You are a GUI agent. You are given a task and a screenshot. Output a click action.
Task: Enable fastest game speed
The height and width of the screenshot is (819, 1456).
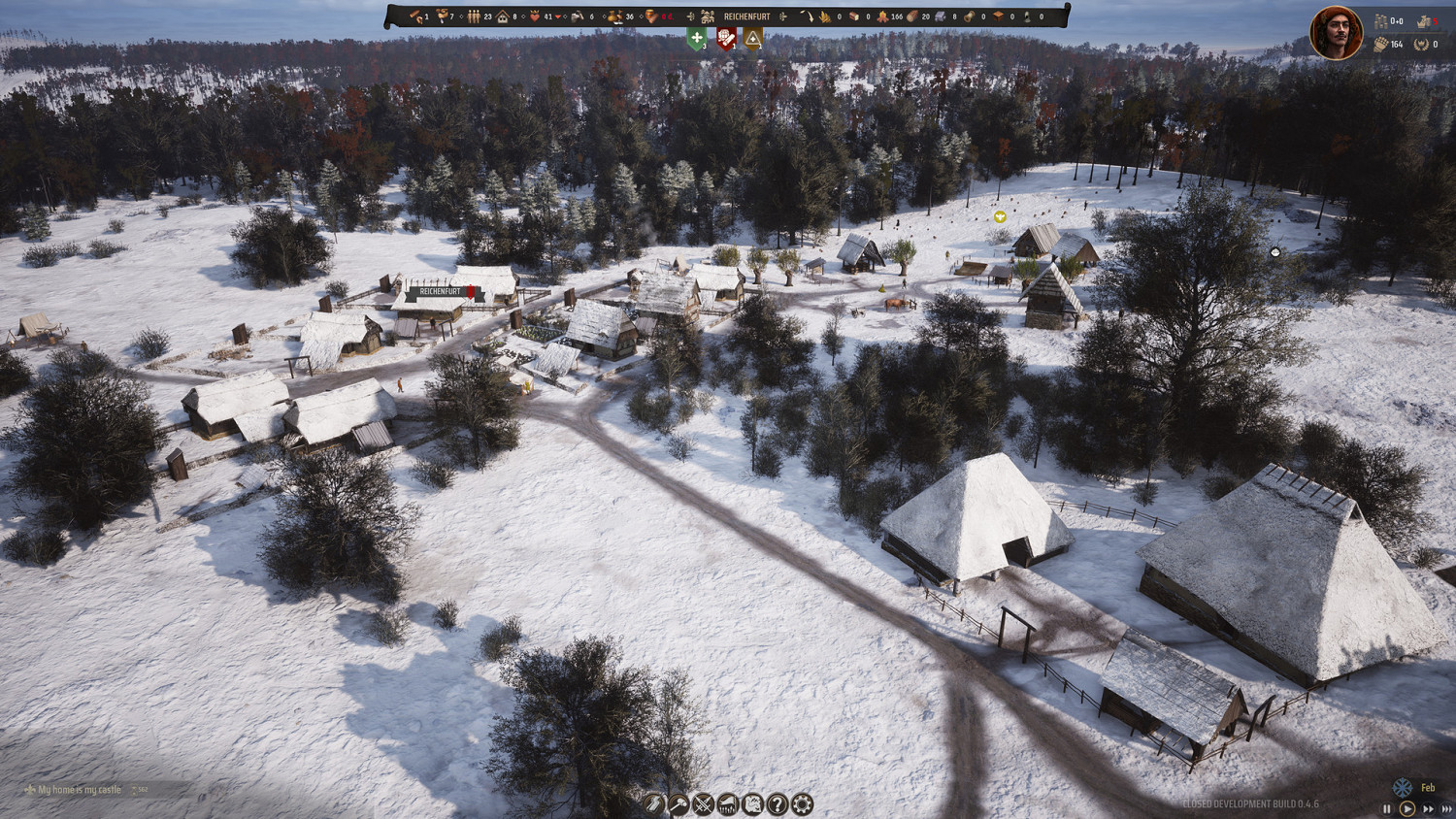1446,807
